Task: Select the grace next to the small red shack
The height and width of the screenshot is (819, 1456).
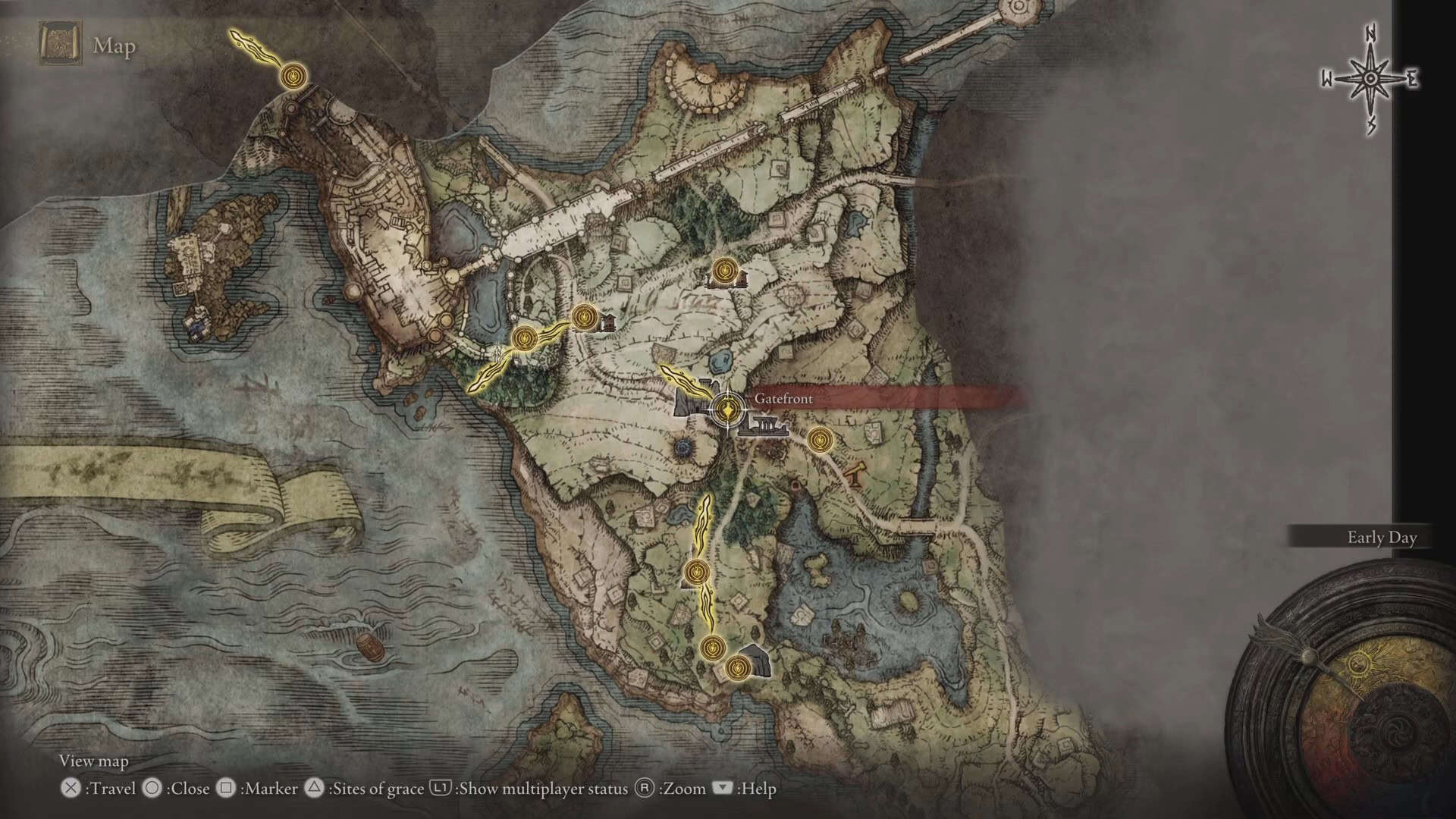Action: coord(584,317)
